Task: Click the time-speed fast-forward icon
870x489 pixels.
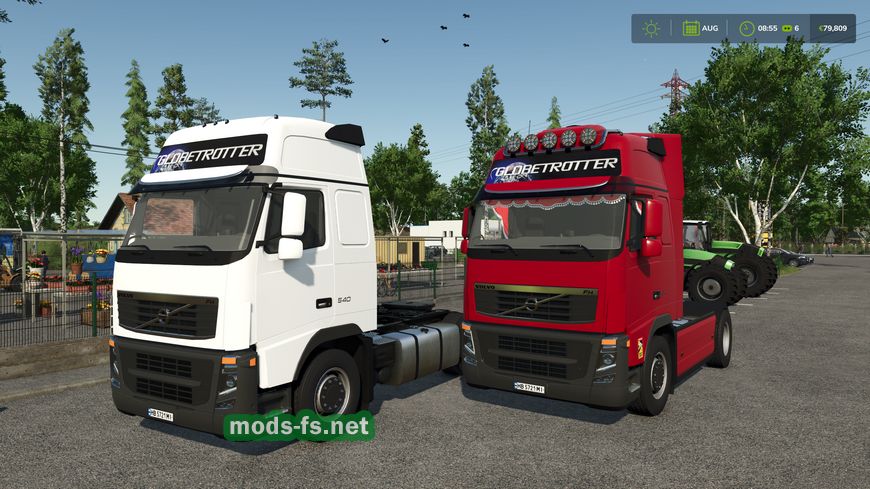Action: pyautogui.click(x=786, y=28)
